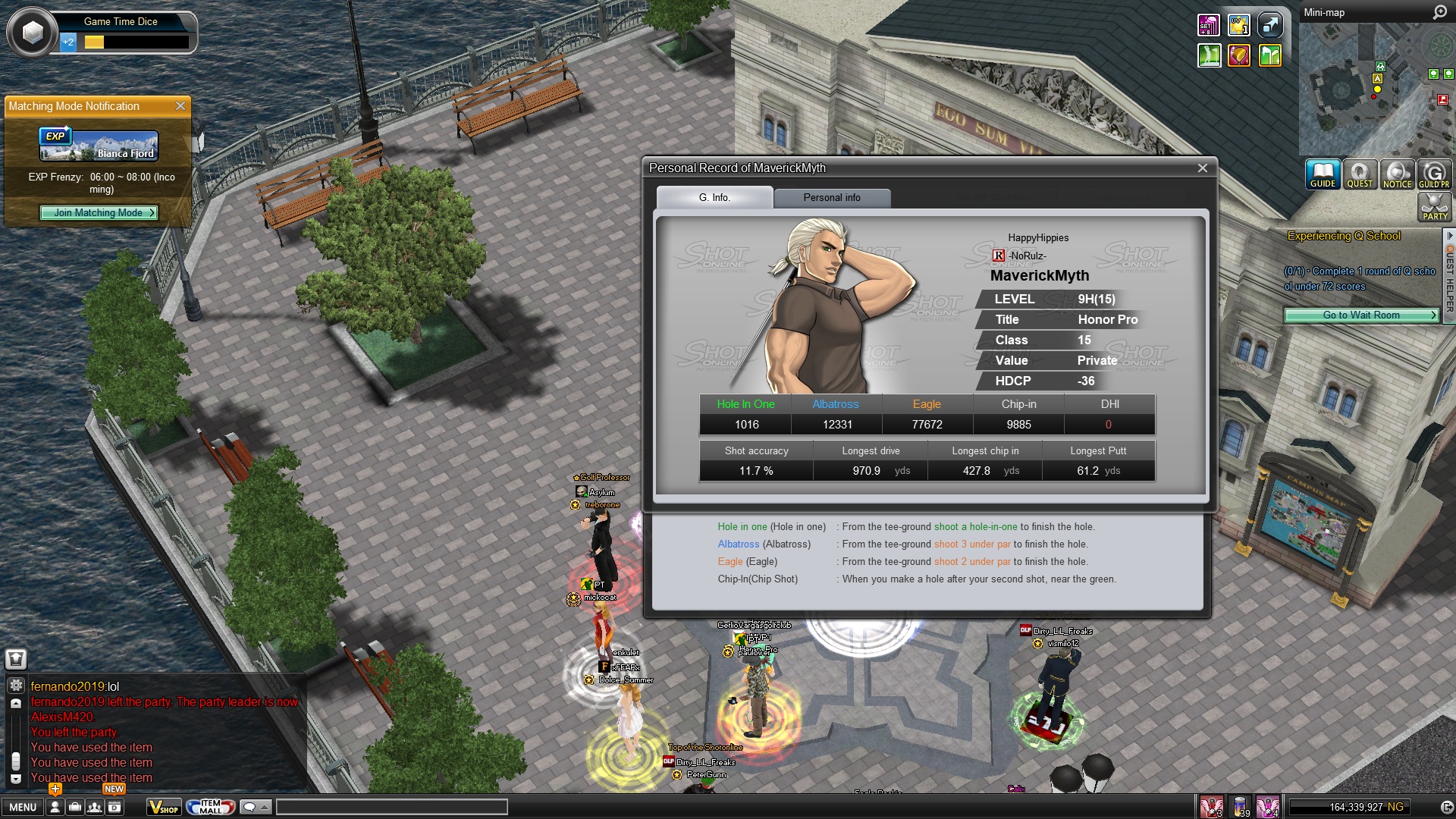Open the Guide book
Viewport: 1456px width, 819px height.
point(1323,174)
